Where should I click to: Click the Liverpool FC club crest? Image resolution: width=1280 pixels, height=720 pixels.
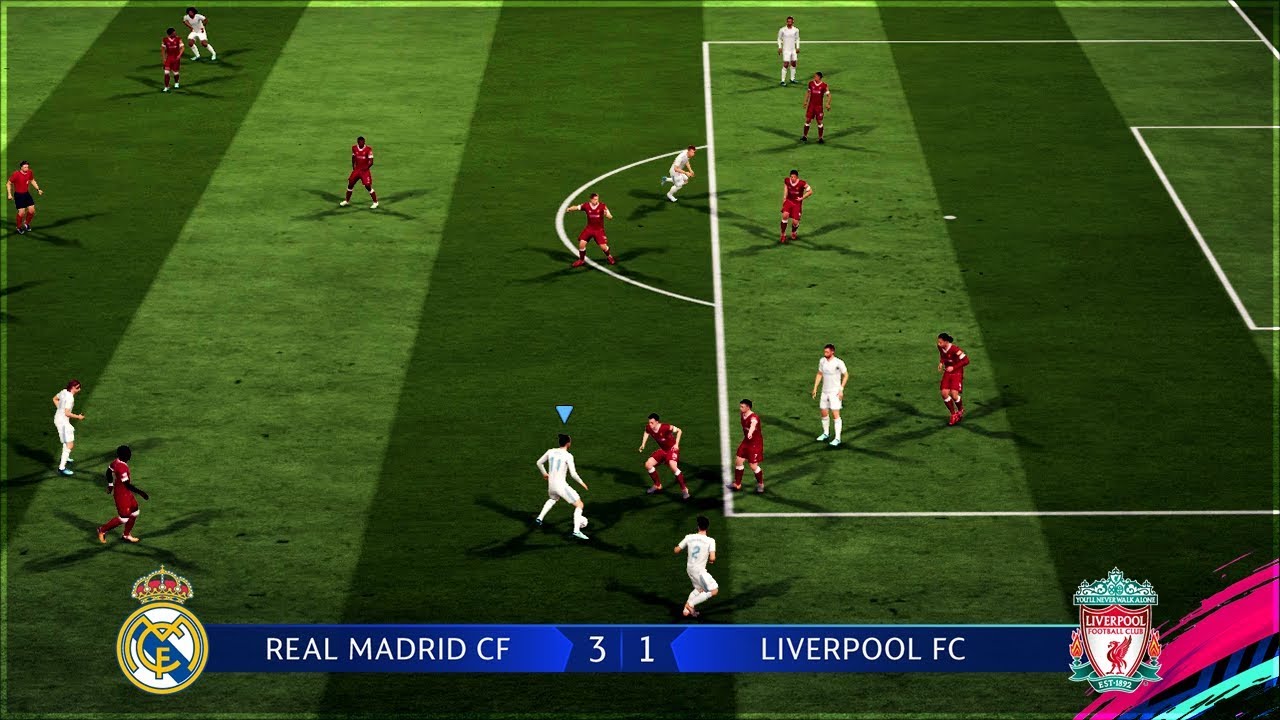[1115, 632]
